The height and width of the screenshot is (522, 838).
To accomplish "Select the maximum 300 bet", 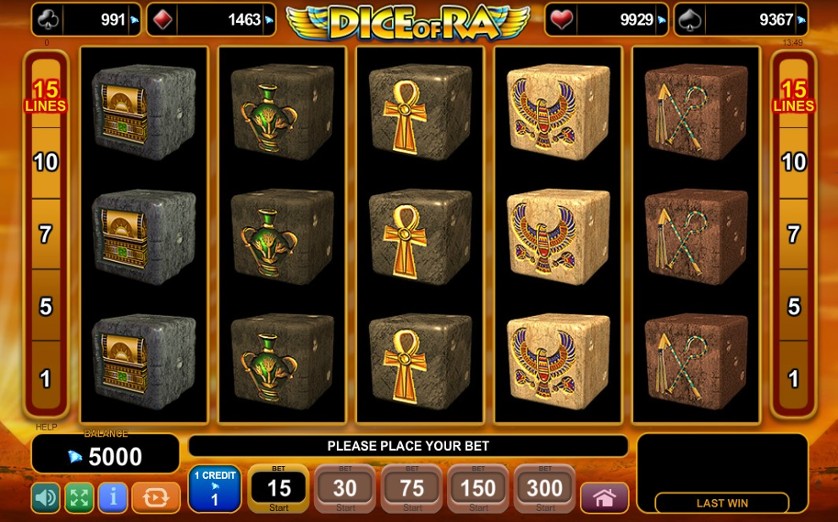I will tap(545, 488).
